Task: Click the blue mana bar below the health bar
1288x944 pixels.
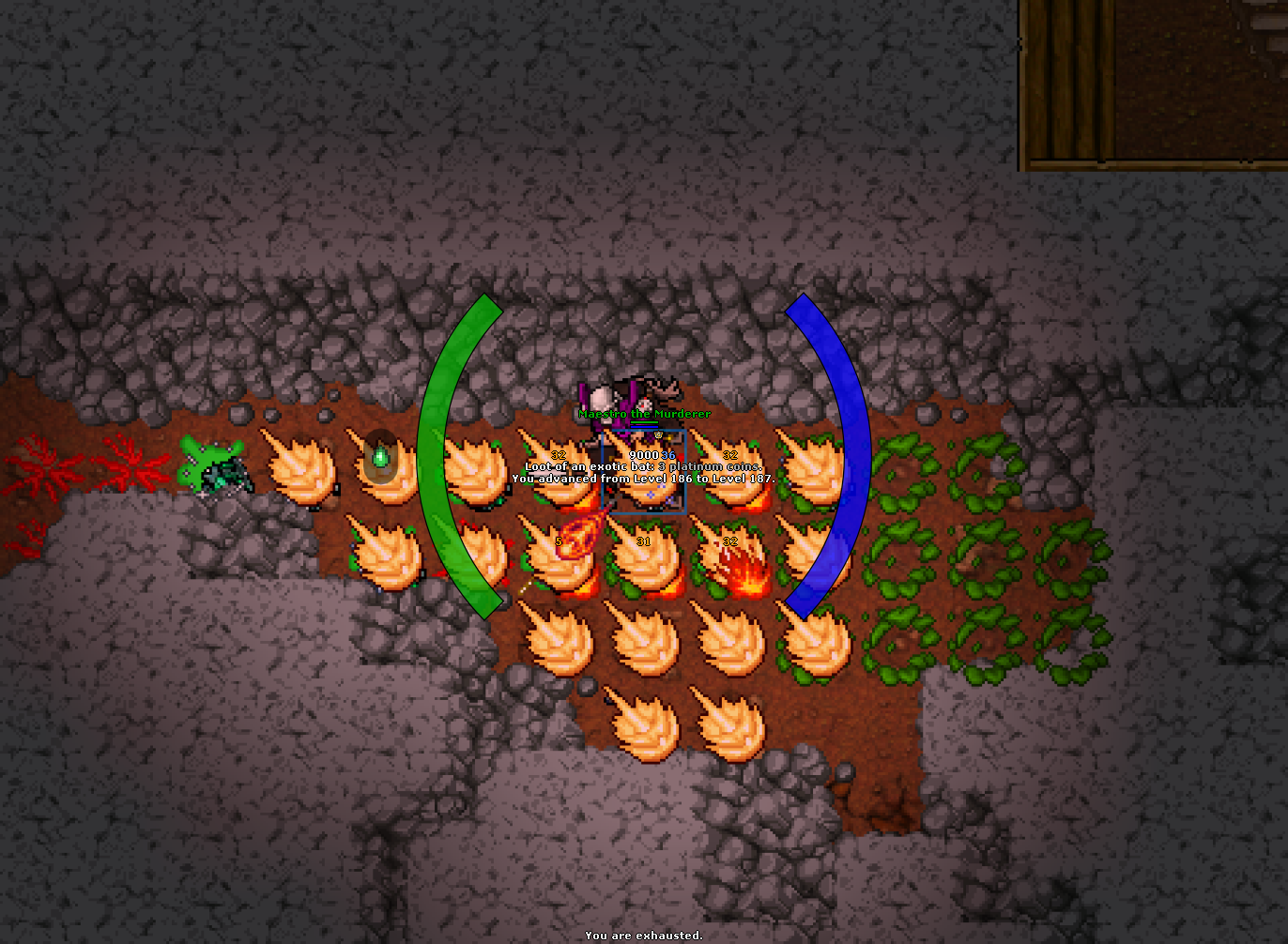Action: 644,426
